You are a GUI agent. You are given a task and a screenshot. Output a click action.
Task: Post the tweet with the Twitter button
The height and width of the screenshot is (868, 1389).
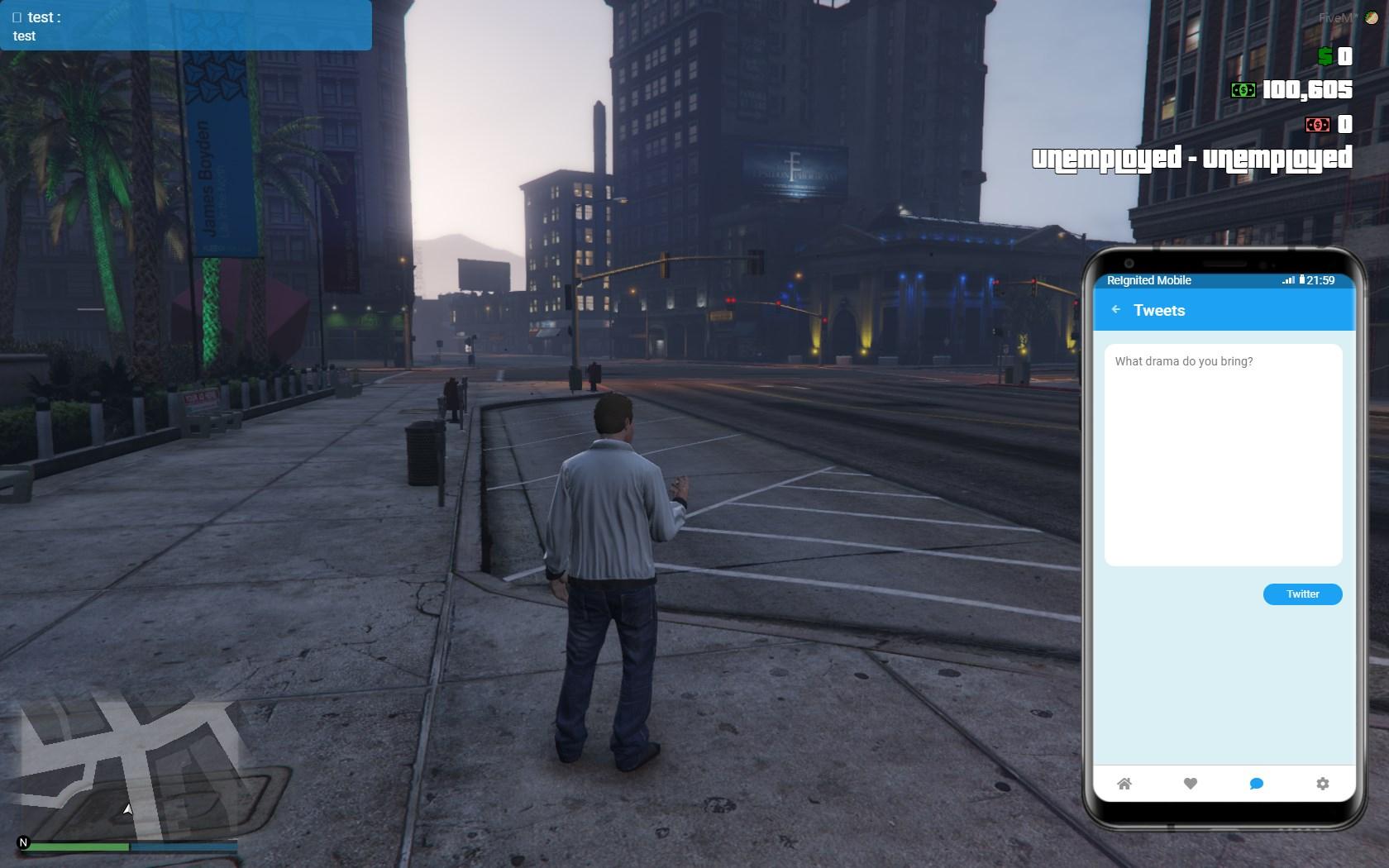pyautogui.click(x=1302, y=594)
